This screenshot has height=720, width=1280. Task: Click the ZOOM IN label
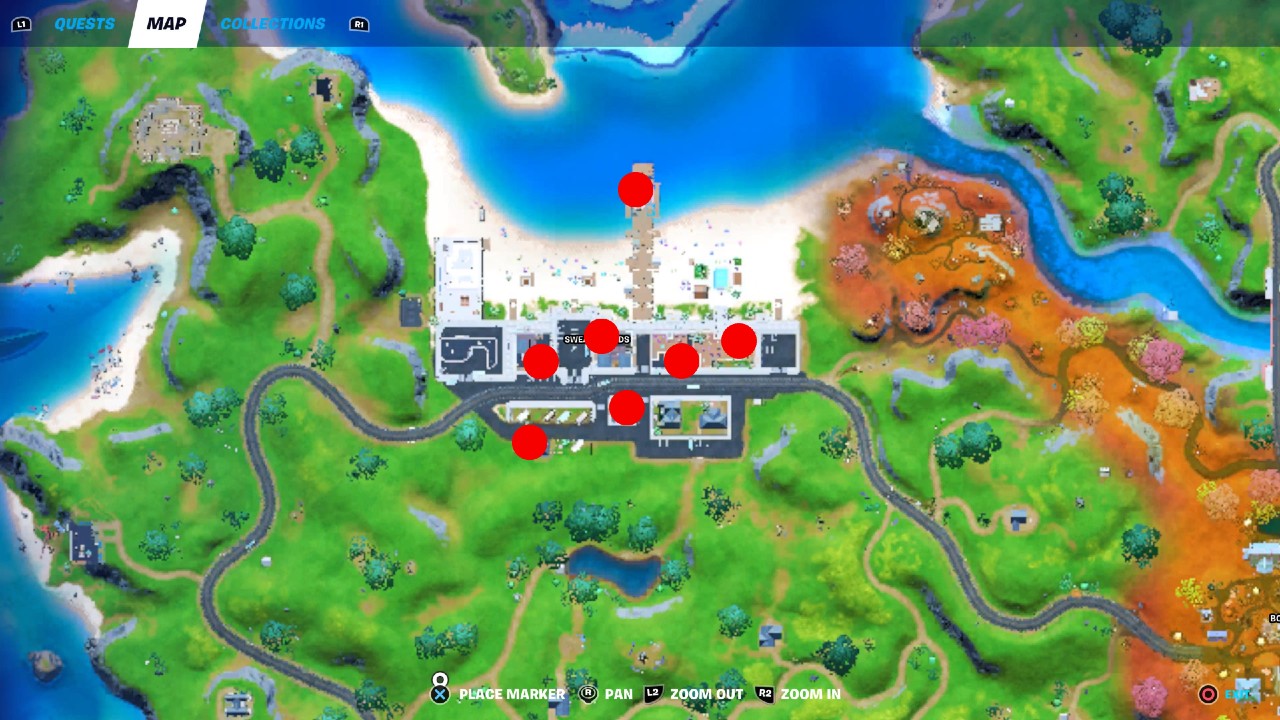pos(813,692)
